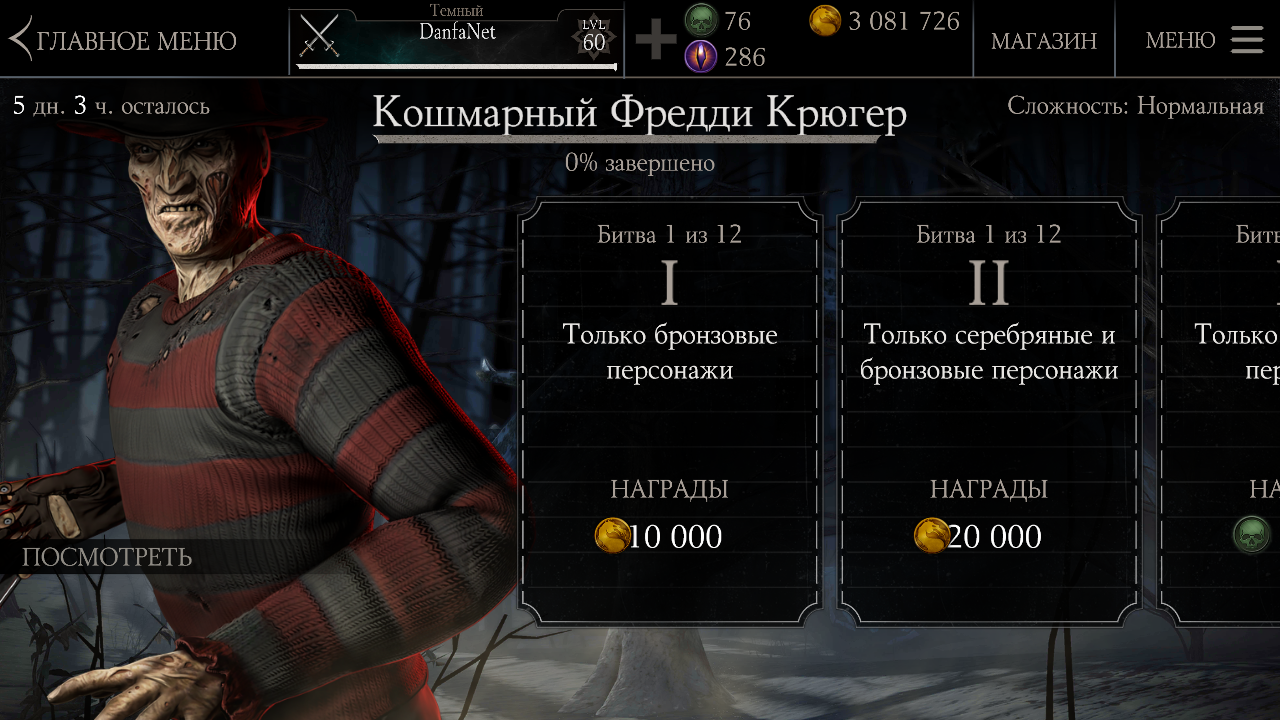1280x720 pixels.
Task: Open the DanfaNet player profile panel
Action: [456, 40]
